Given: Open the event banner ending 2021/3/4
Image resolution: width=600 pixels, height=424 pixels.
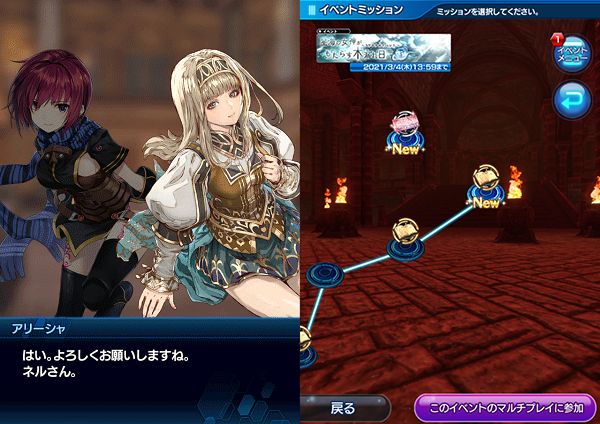Looking at the screenshot, I should pos(385,50).
